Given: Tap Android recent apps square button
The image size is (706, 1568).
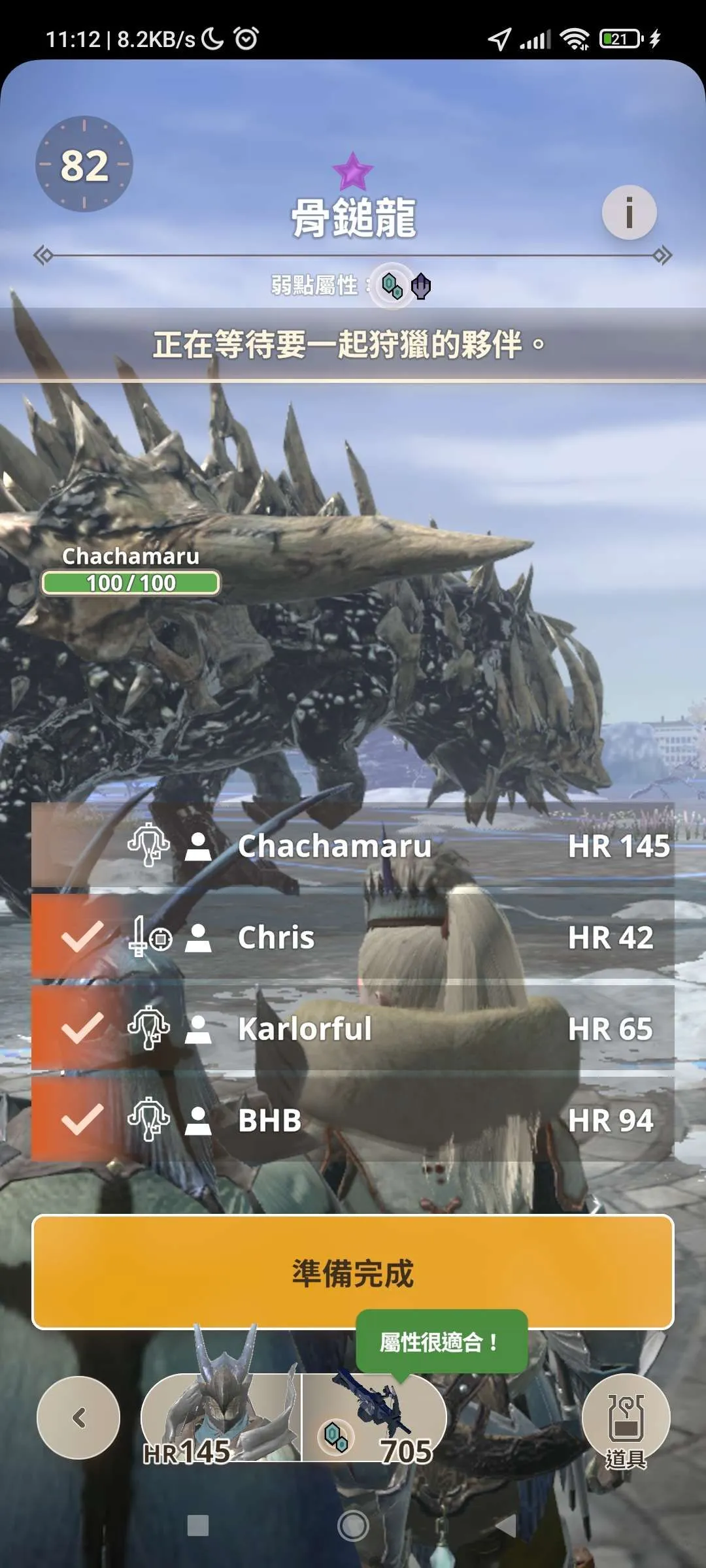Looking at the screenshot, I should pos(197,1526).
